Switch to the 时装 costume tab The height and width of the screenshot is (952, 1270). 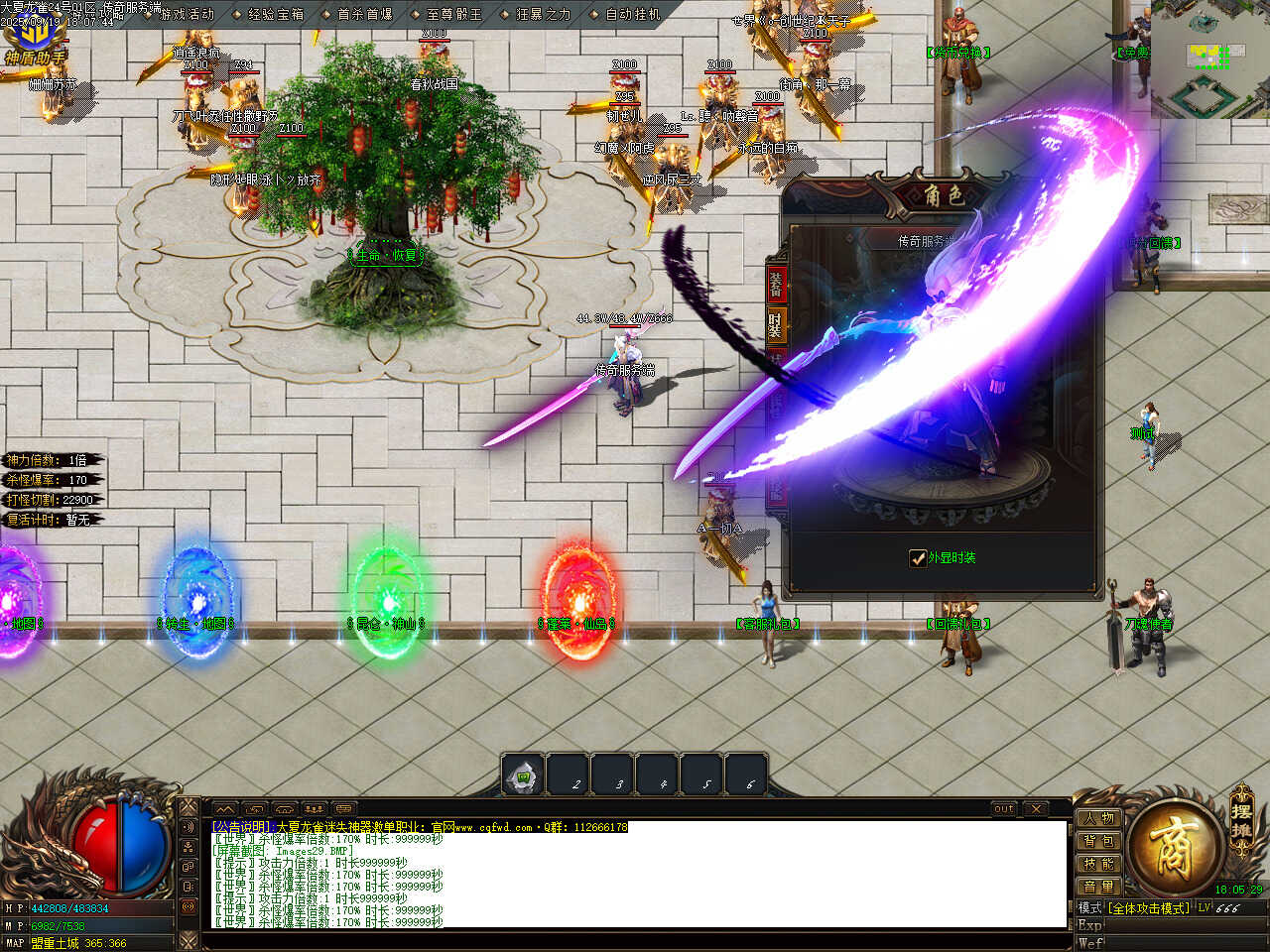pos(776,324)
